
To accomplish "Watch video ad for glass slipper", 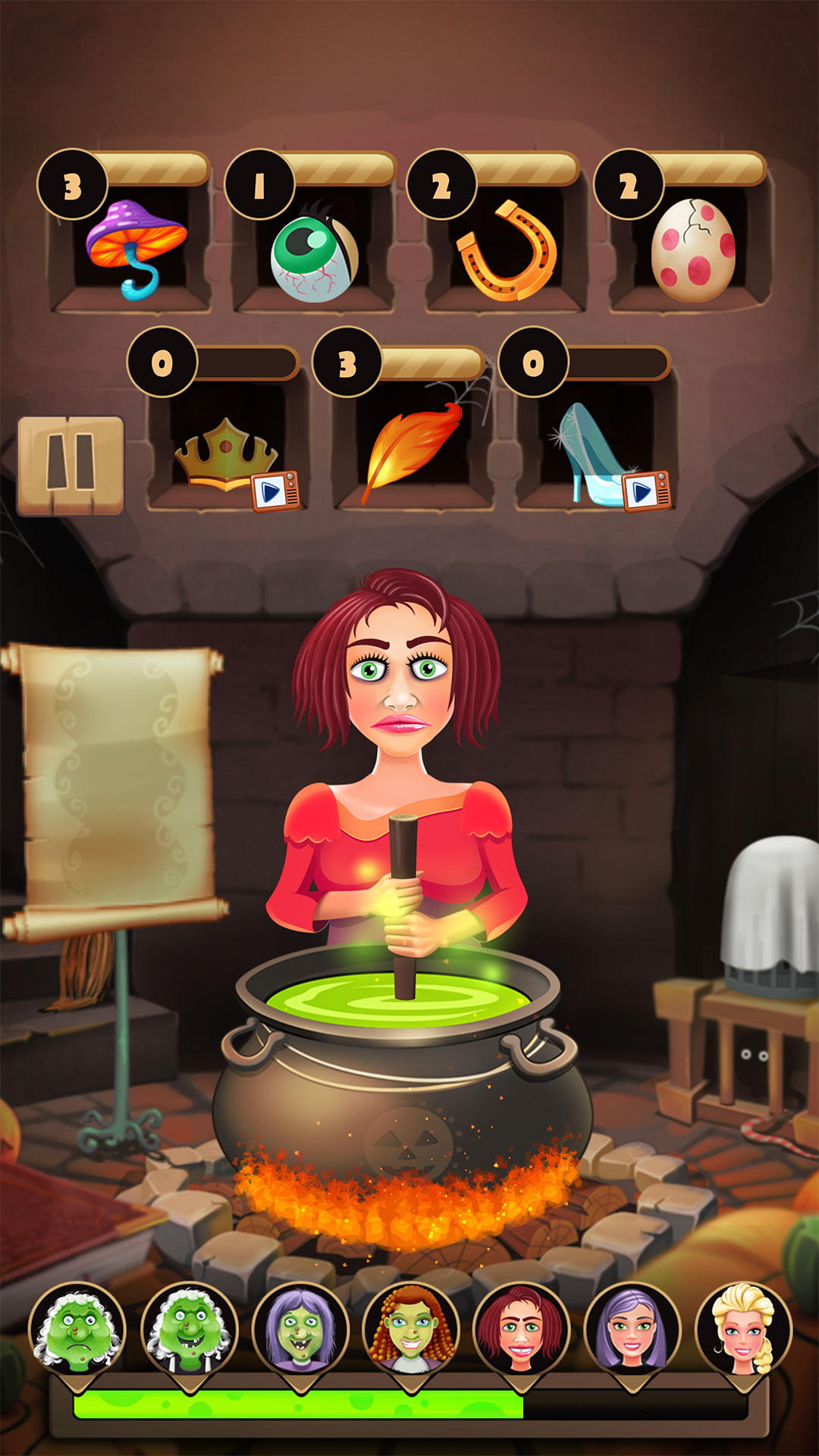I will point(646,491).
